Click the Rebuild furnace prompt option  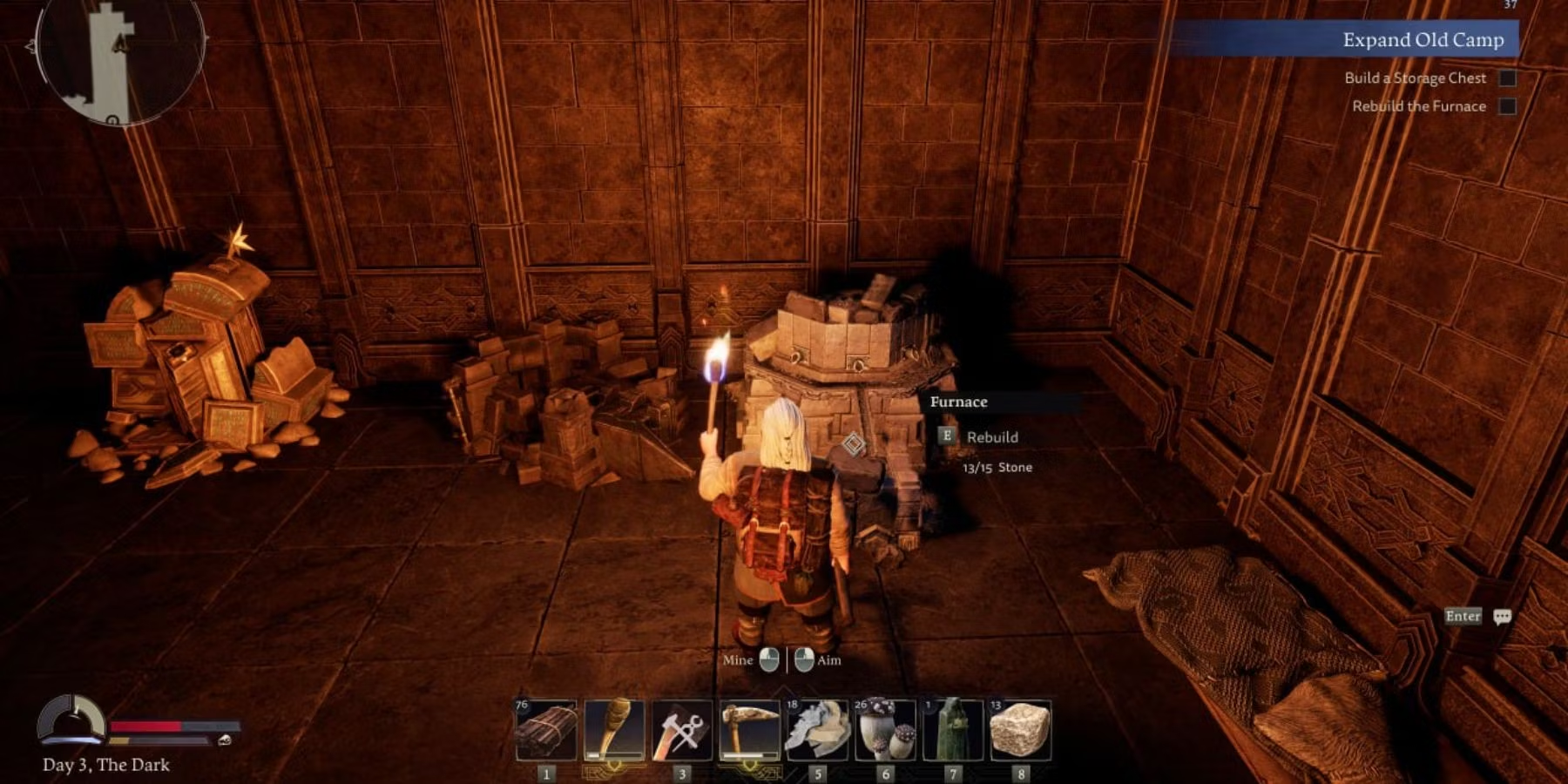coord(991,437)
